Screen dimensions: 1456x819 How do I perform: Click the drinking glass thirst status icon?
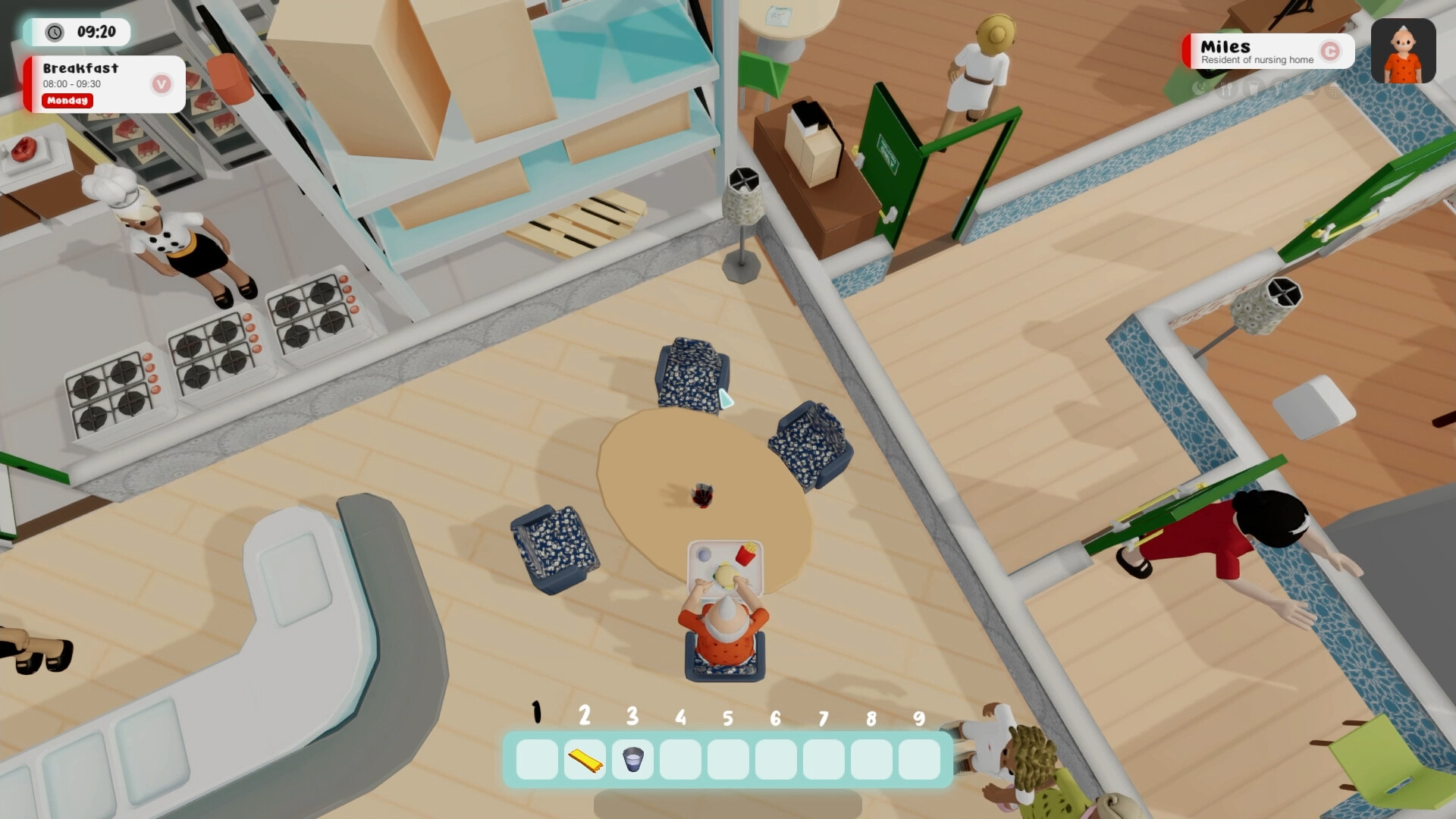point(1252,86)
